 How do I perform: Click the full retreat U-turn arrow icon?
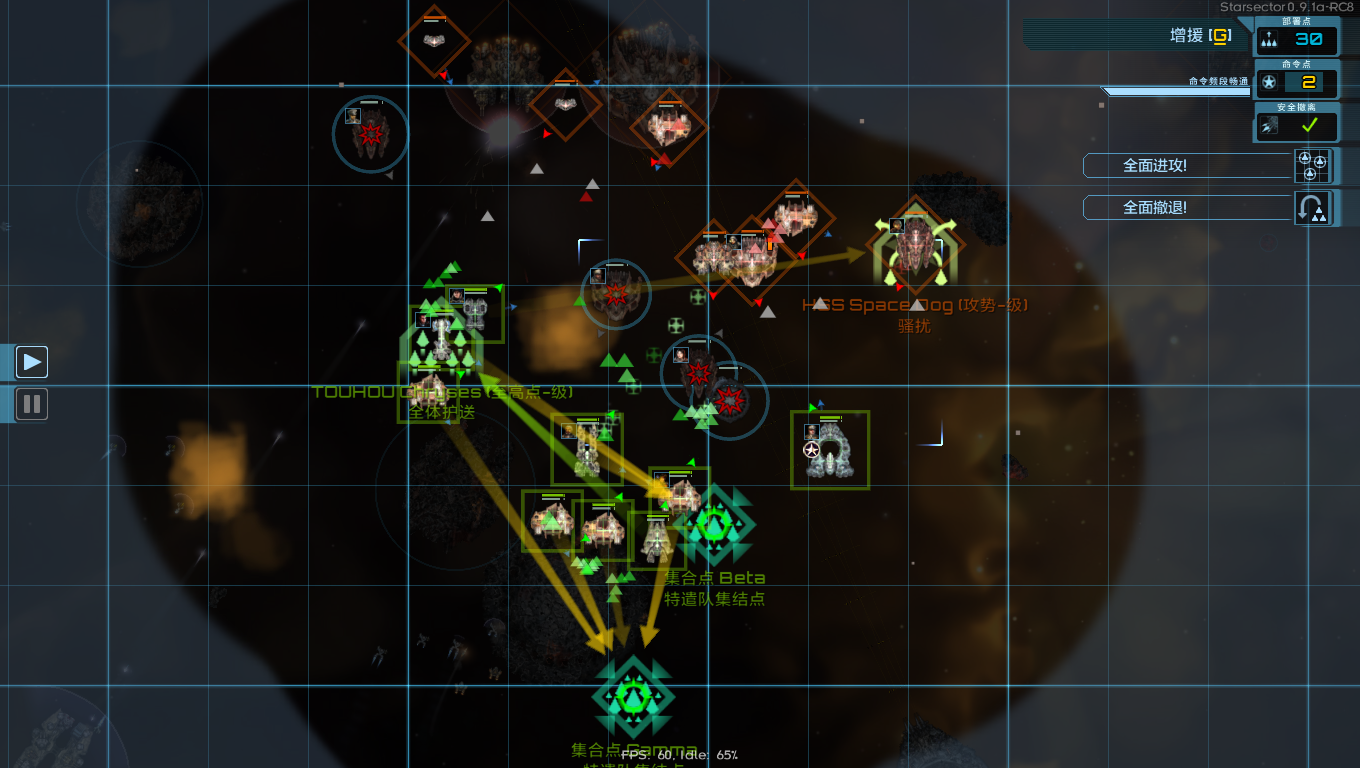coord(1311,208)
